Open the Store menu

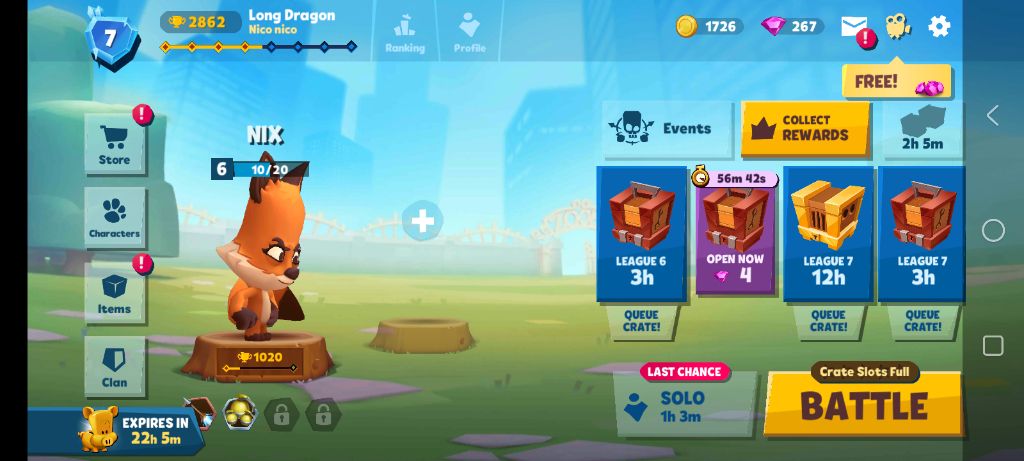pyautogui.click(x=114, y=145)
